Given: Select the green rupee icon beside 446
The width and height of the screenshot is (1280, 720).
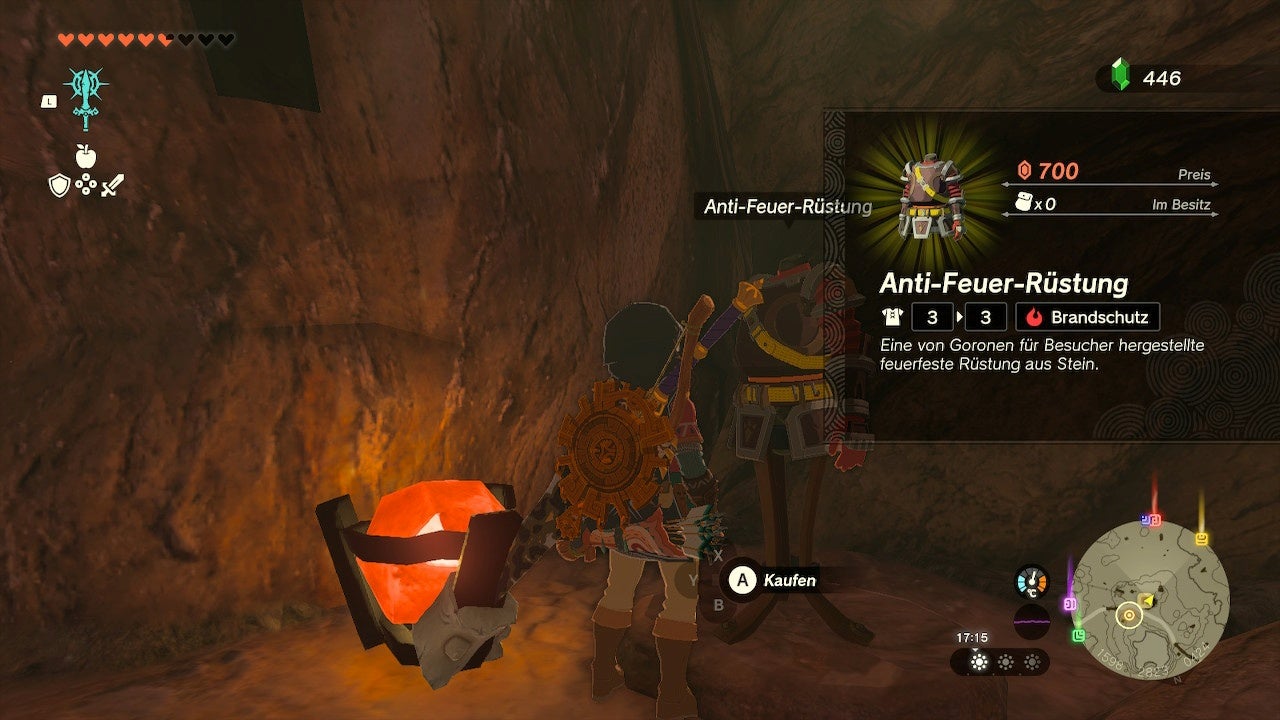Looking at the screenshot, I should [x=1123, y=72].
